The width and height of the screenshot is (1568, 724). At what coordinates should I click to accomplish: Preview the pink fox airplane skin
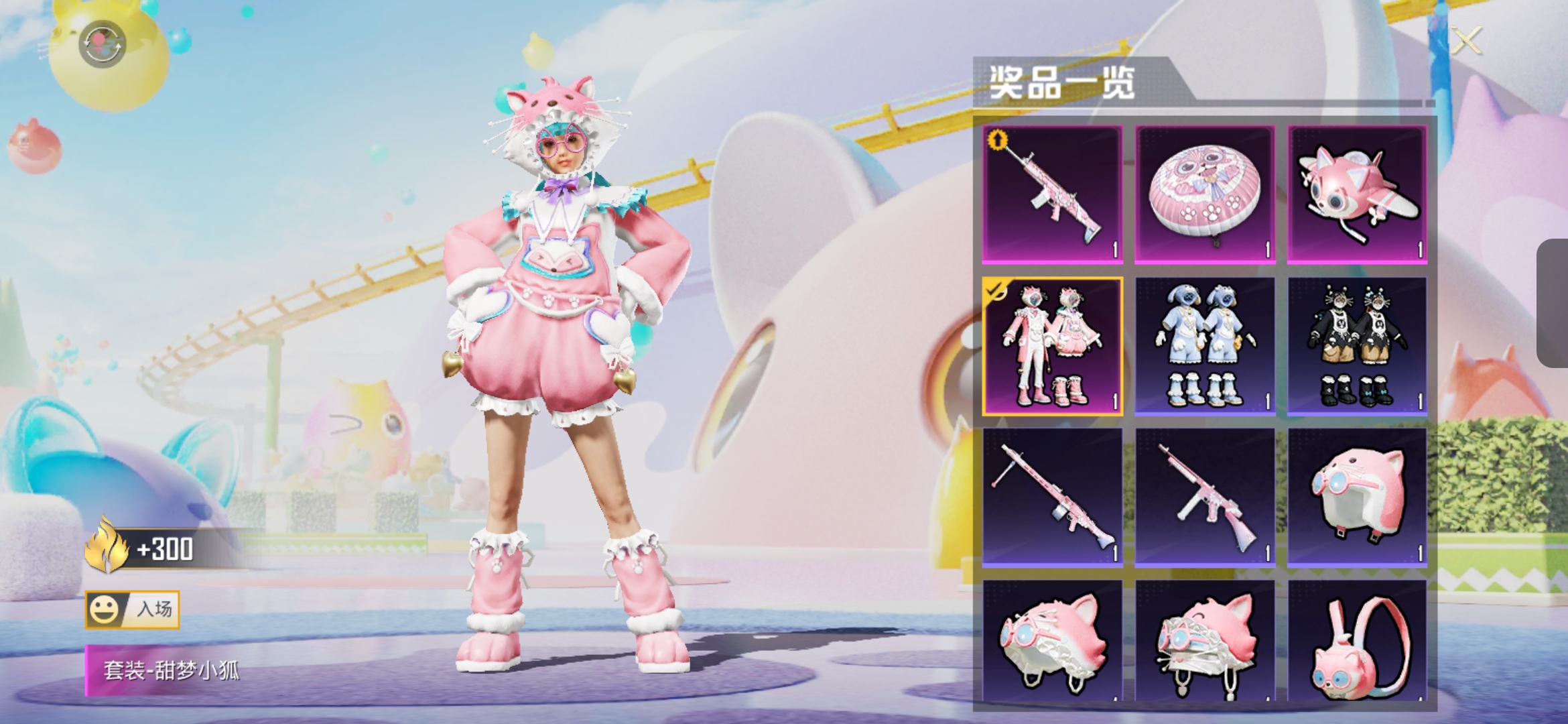pos(1357,194)
